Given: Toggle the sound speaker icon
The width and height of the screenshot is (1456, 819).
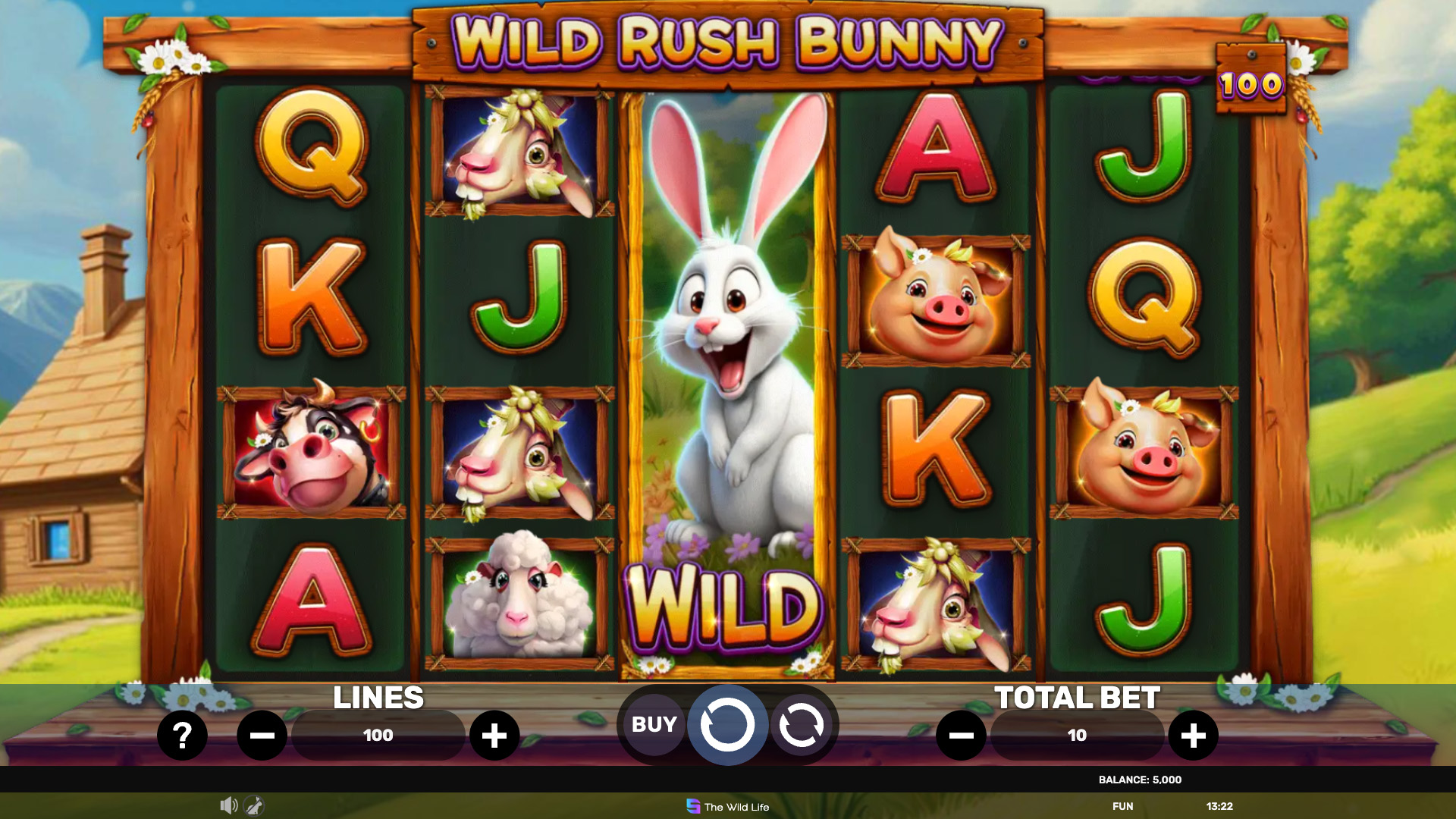Looking at the screenshot, I should 228,805.
